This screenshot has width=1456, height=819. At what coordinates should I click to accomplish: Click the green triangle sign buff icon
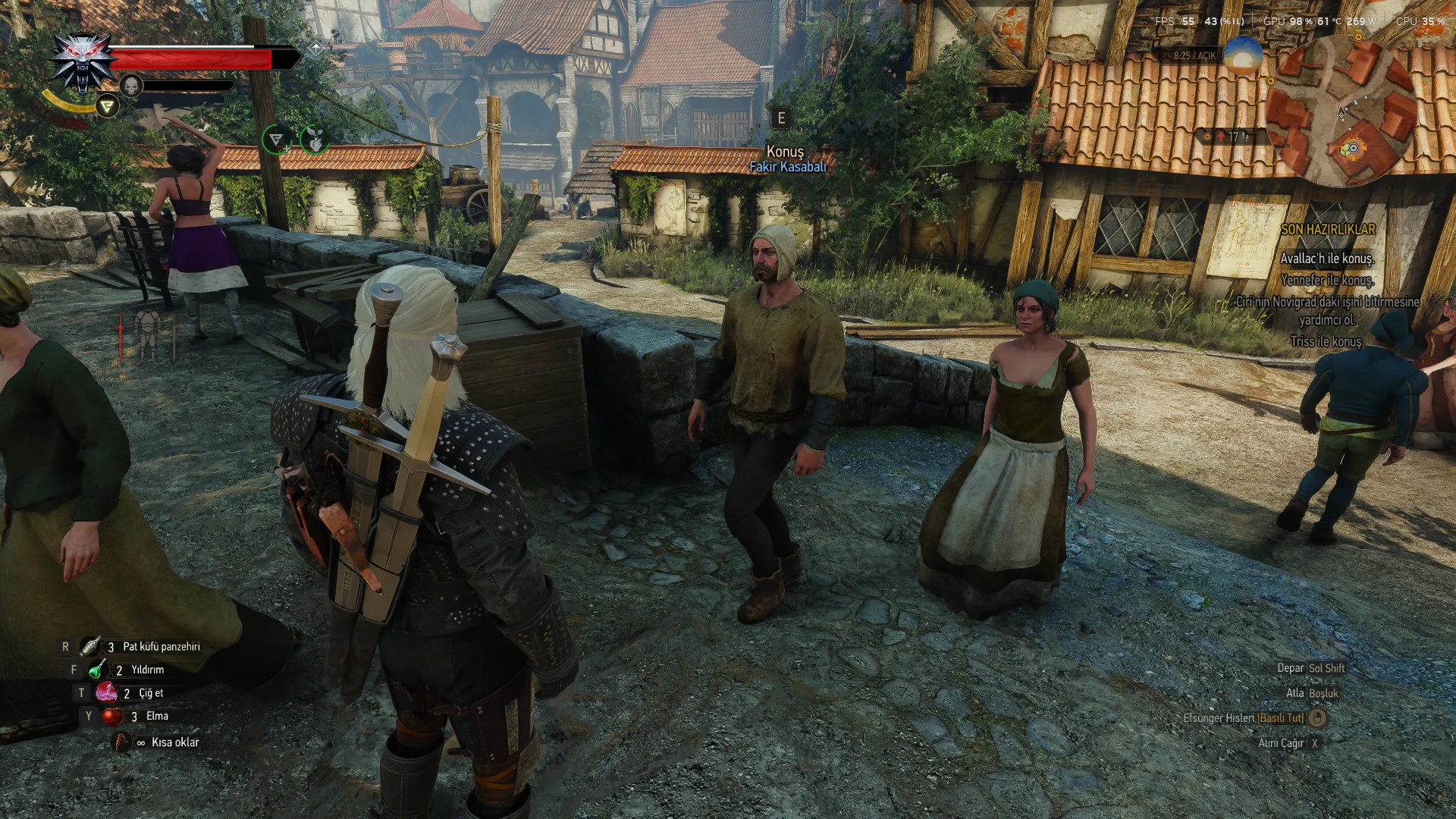pos(276,140)
